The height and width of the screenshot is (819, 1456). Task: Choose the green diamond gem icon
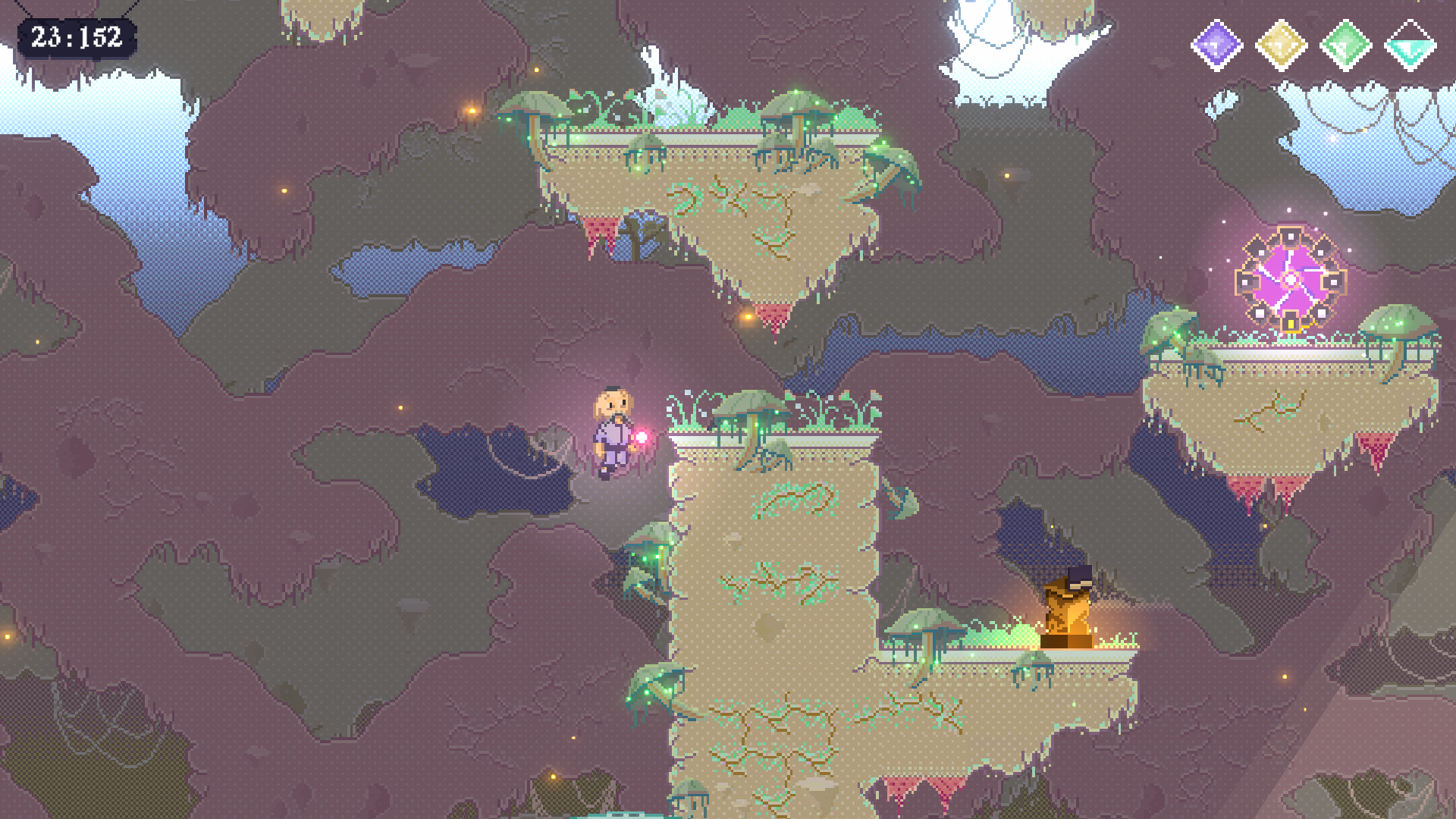(1346, 45)
